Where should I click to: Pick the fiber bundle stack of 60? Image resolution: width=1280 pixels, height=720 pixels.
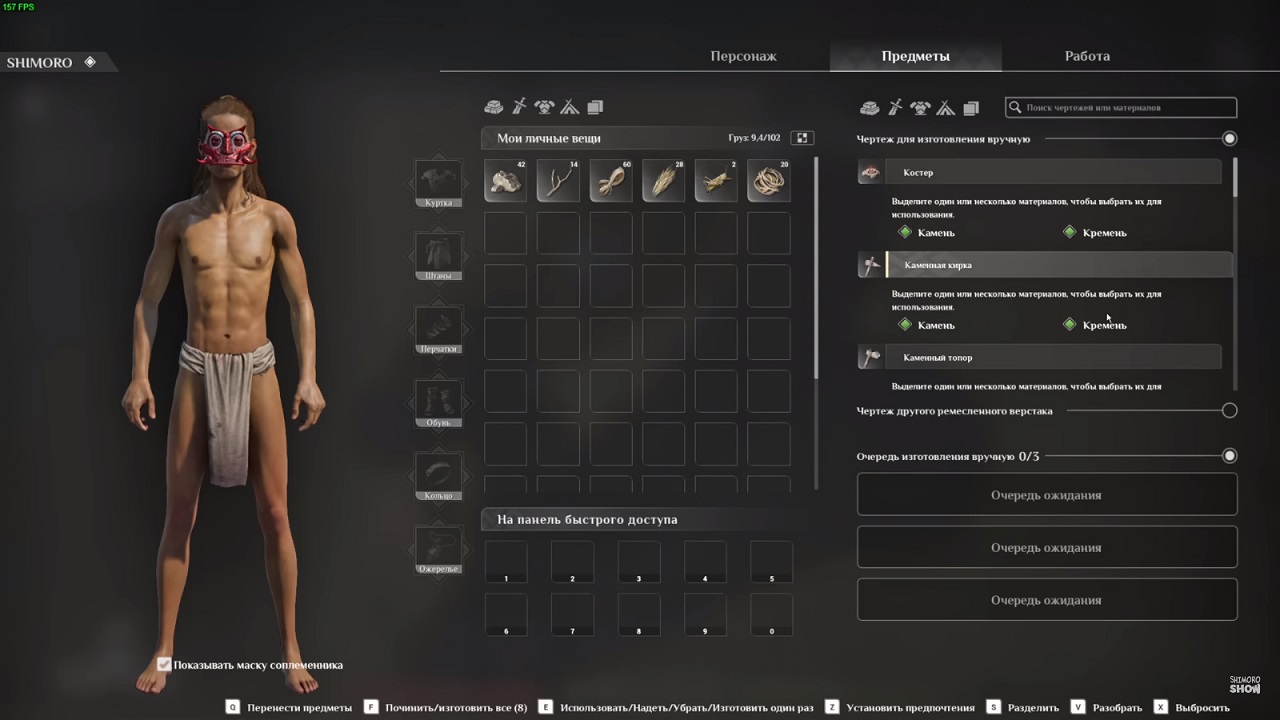[x=611, y=181]
